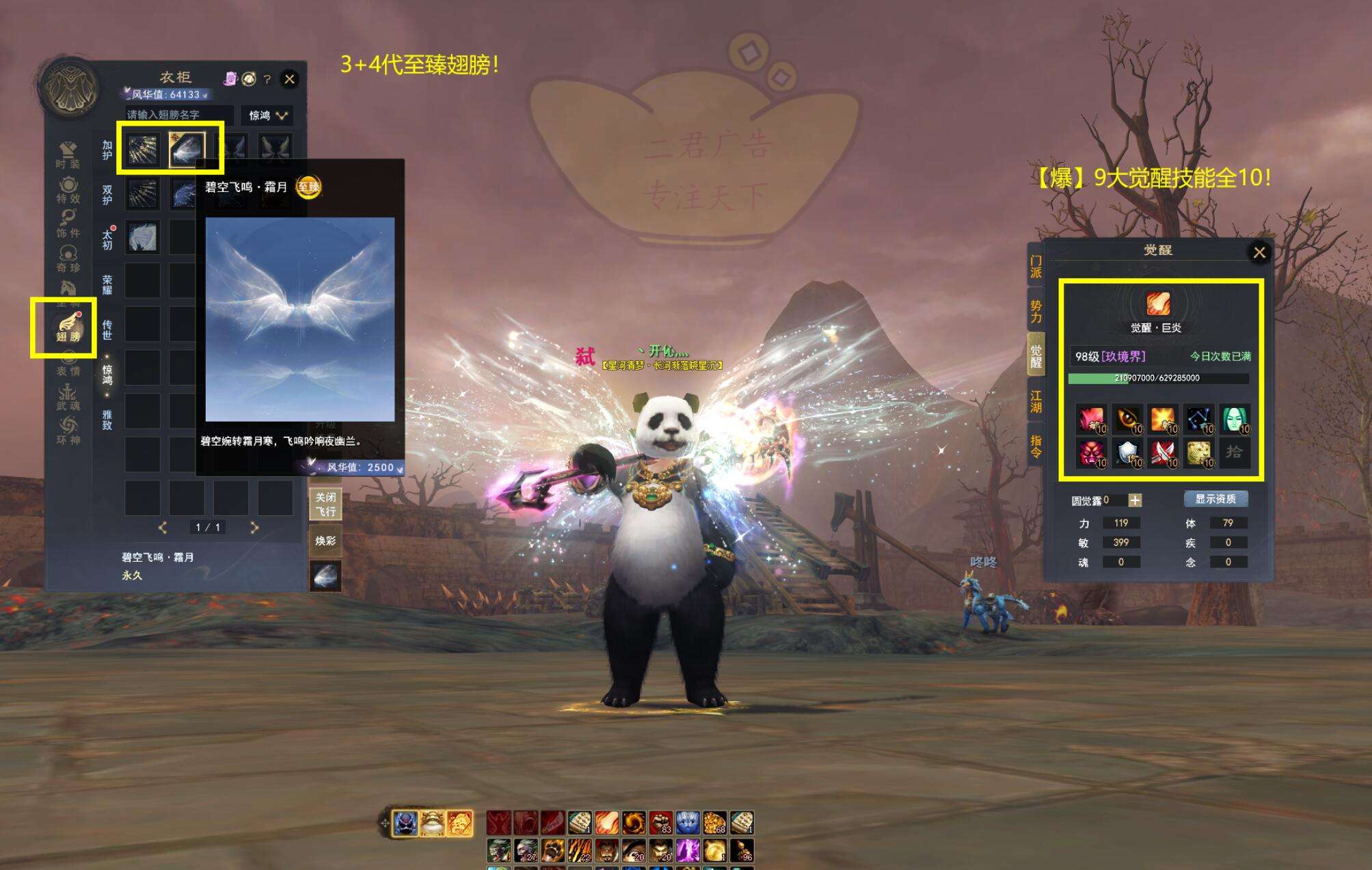The height and width of the screenshot is (870, 1372).
Task: Activate the purple lightning figure hotbar skill
Action: click(688, 849)
